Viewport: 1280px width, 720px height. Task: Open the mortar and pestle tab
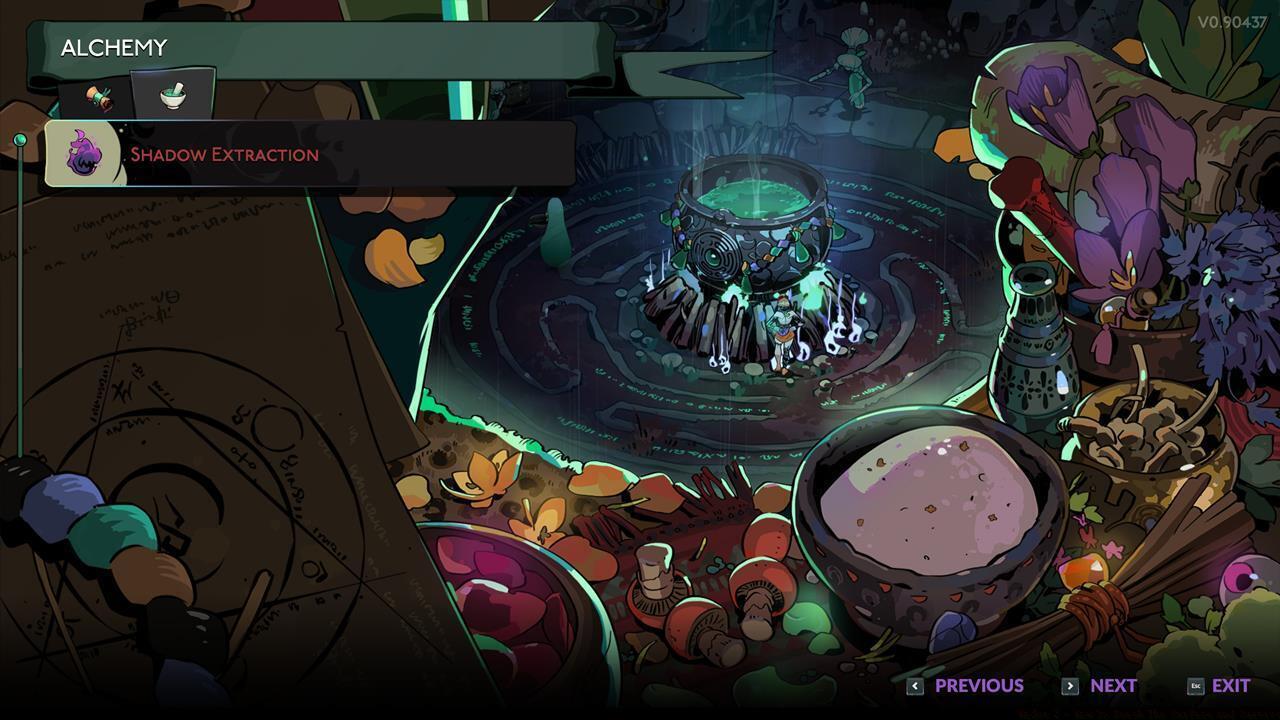173,96
